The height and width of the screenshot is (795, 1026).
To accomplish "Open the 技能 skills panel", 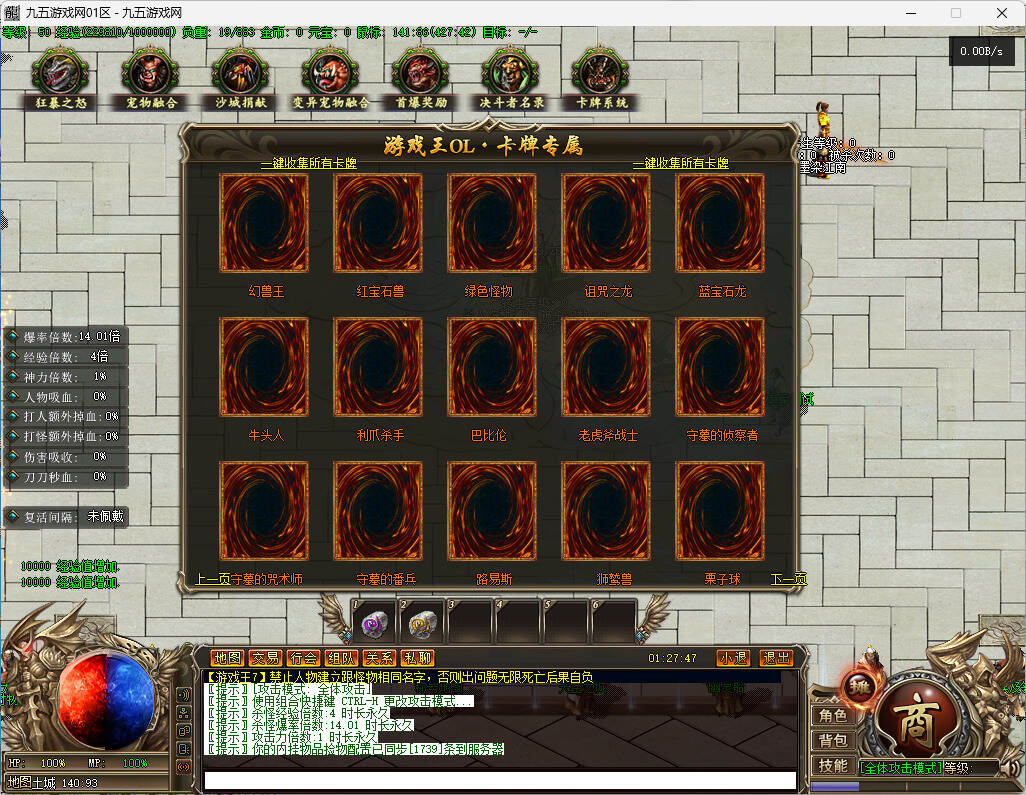I will 833,765.
